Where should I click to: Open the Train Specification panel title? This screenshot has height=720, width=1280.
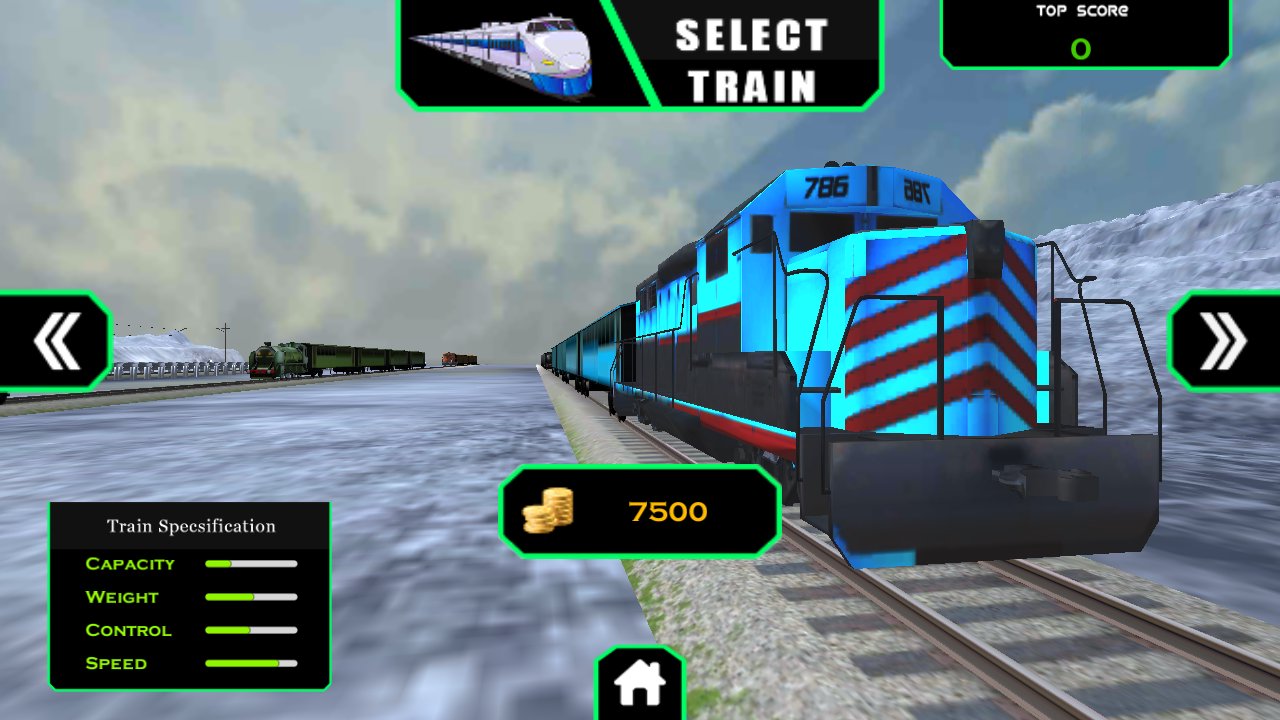pyautogui.click(x=192, y=524)
